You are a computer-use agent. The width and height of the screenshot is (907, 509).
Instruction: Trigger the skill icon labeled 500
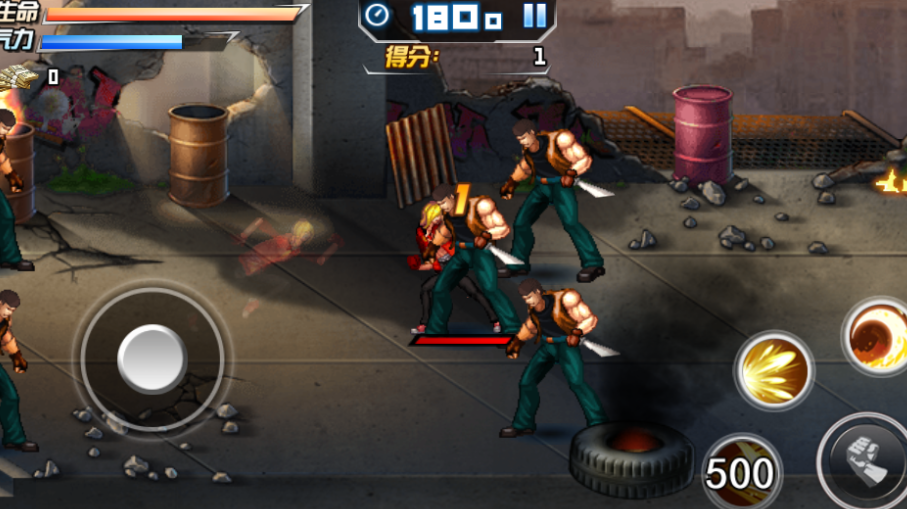741,472
